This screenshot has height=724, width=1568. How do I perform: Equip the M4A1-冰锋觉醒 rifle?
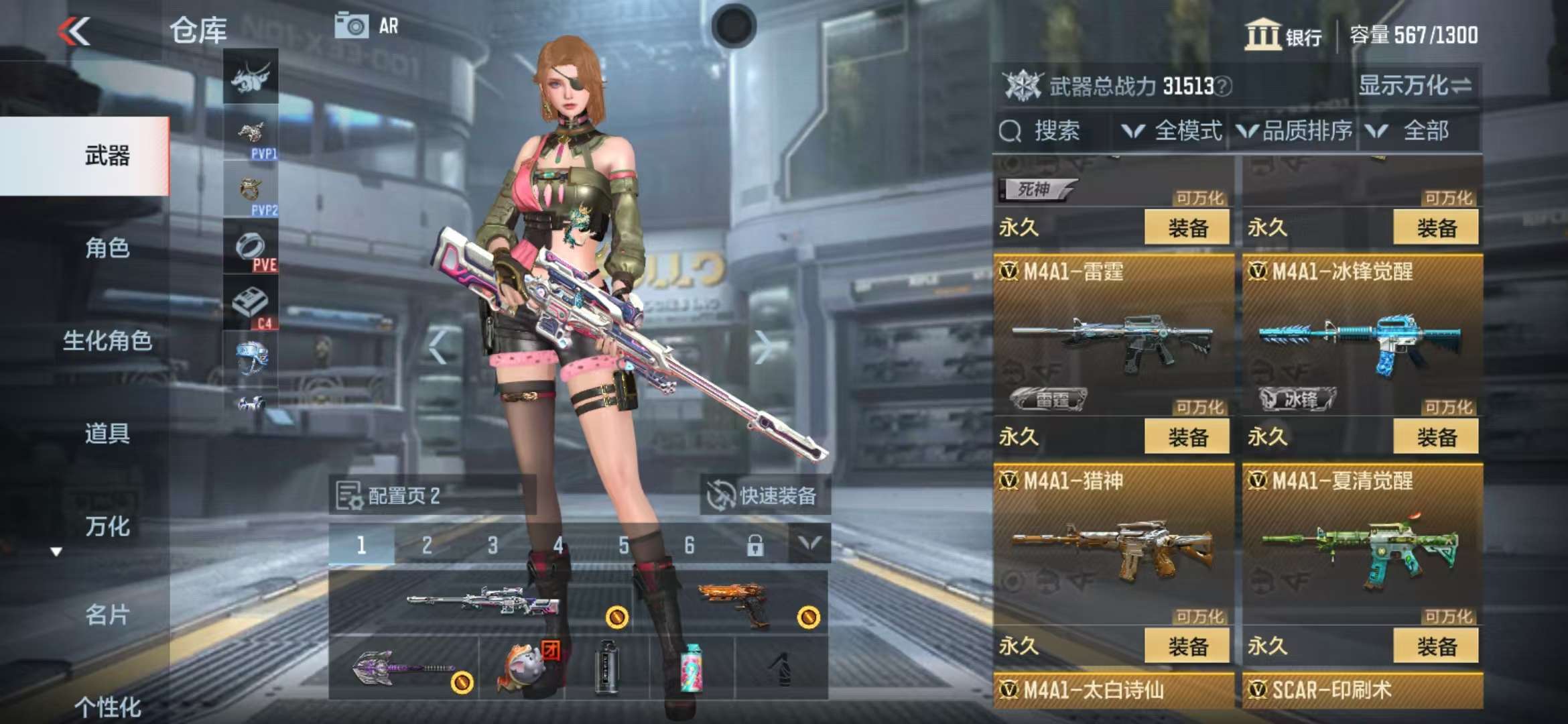tap(1435, 437)
